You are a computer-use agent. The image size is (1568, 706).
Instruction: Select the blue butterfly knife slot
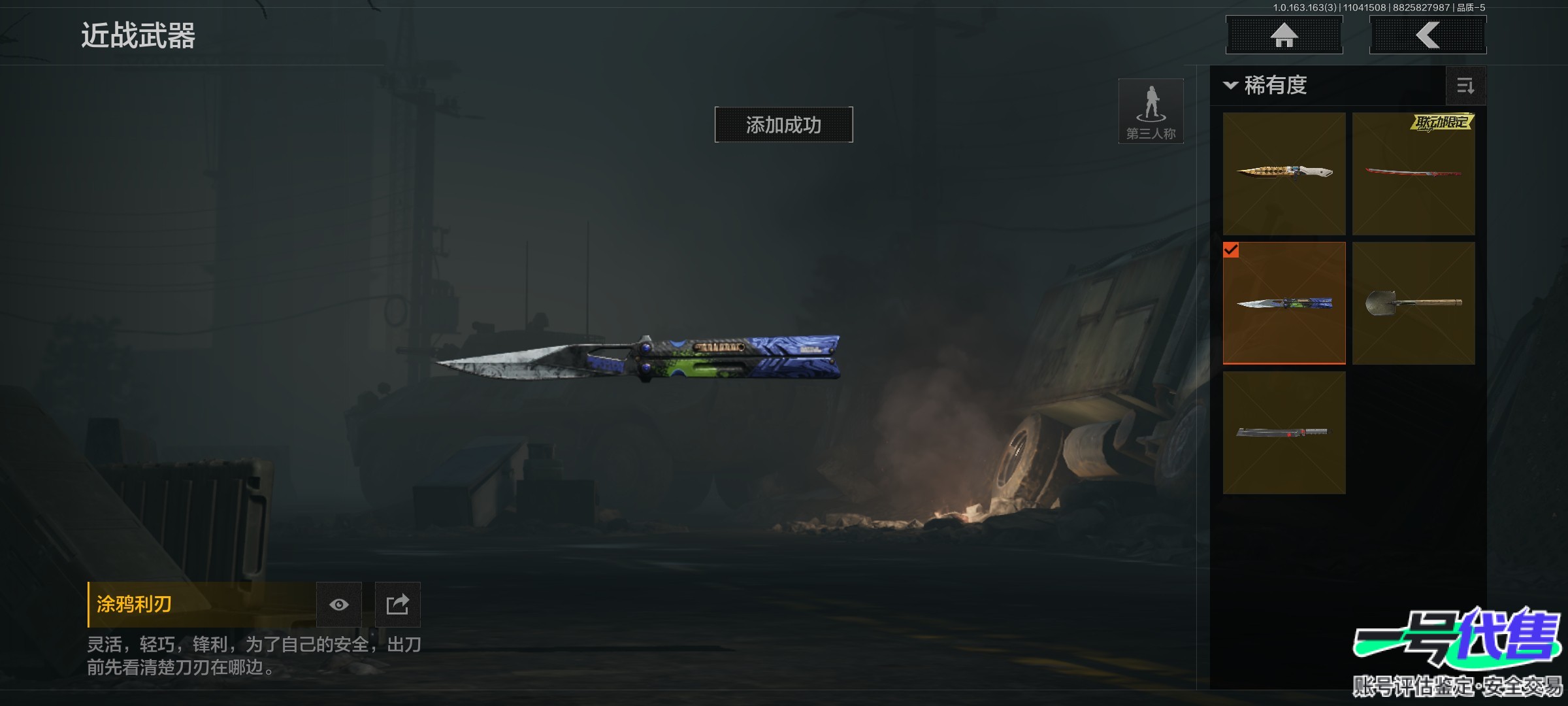click(x=1284, y=303)
